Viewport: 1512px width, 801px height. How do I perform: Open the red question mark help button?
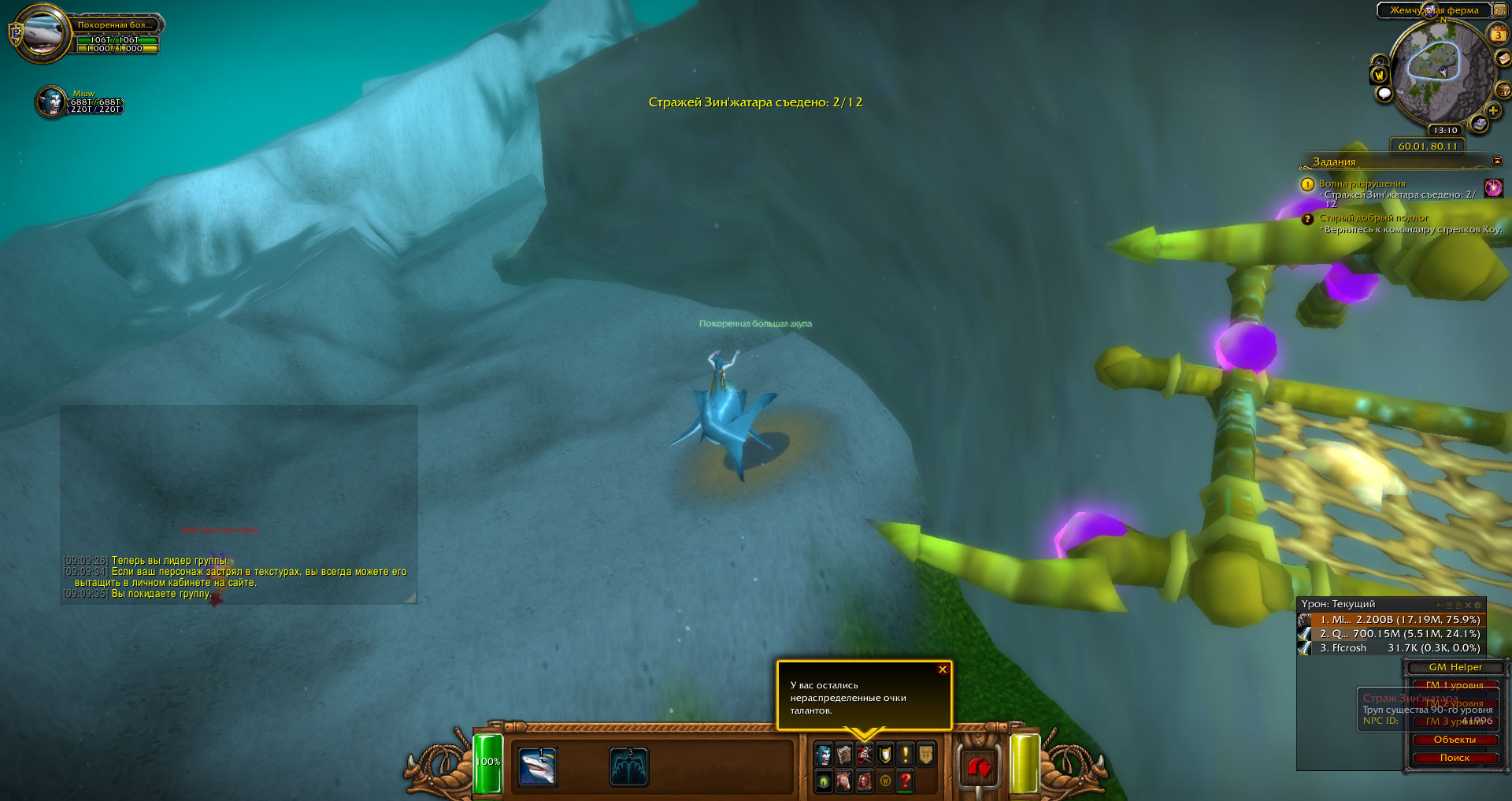(x=906, y=781)
